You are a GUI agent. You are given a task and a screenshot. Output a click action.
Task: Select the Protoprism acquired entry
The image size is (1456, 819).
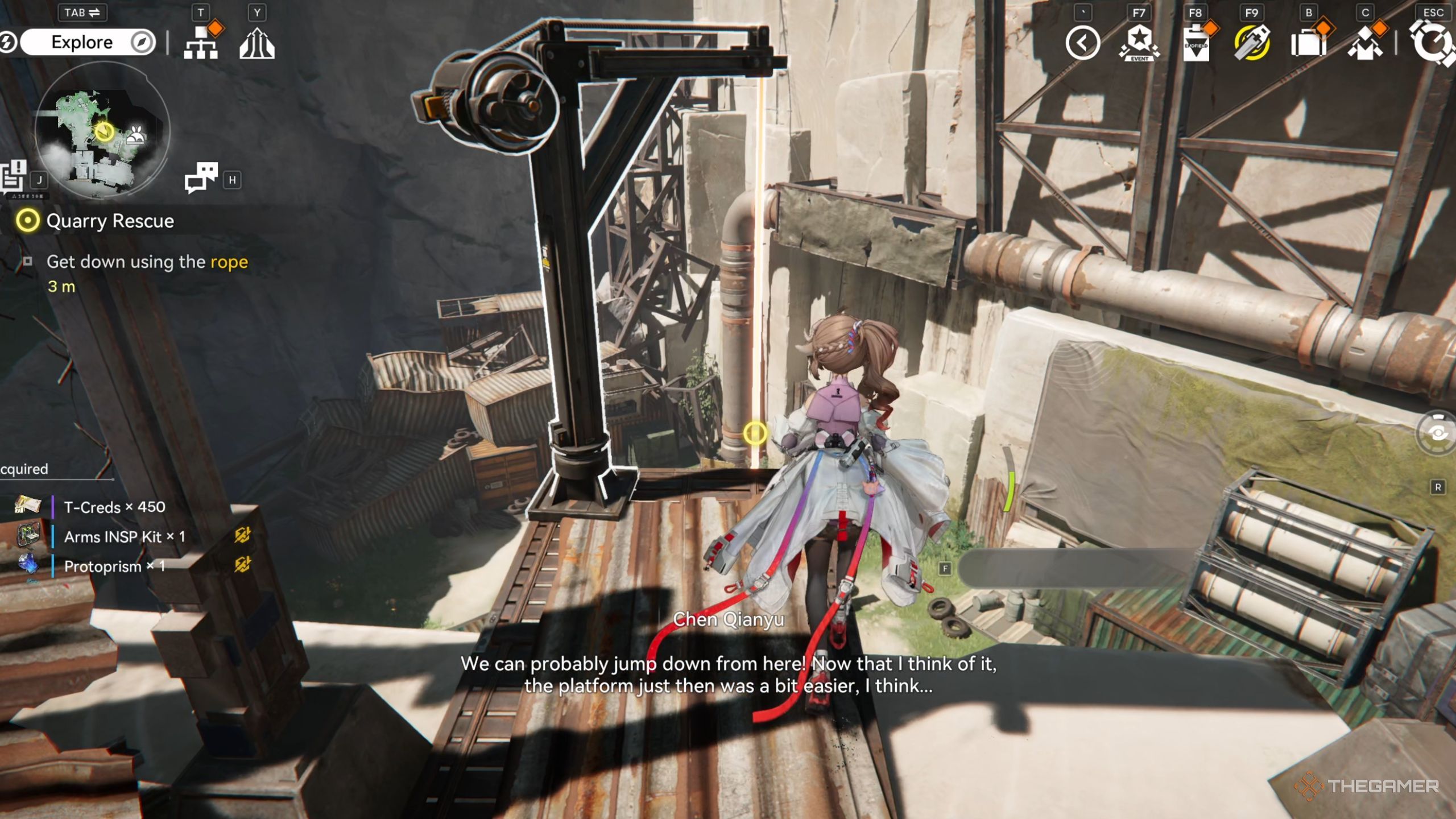pos(114,566)
